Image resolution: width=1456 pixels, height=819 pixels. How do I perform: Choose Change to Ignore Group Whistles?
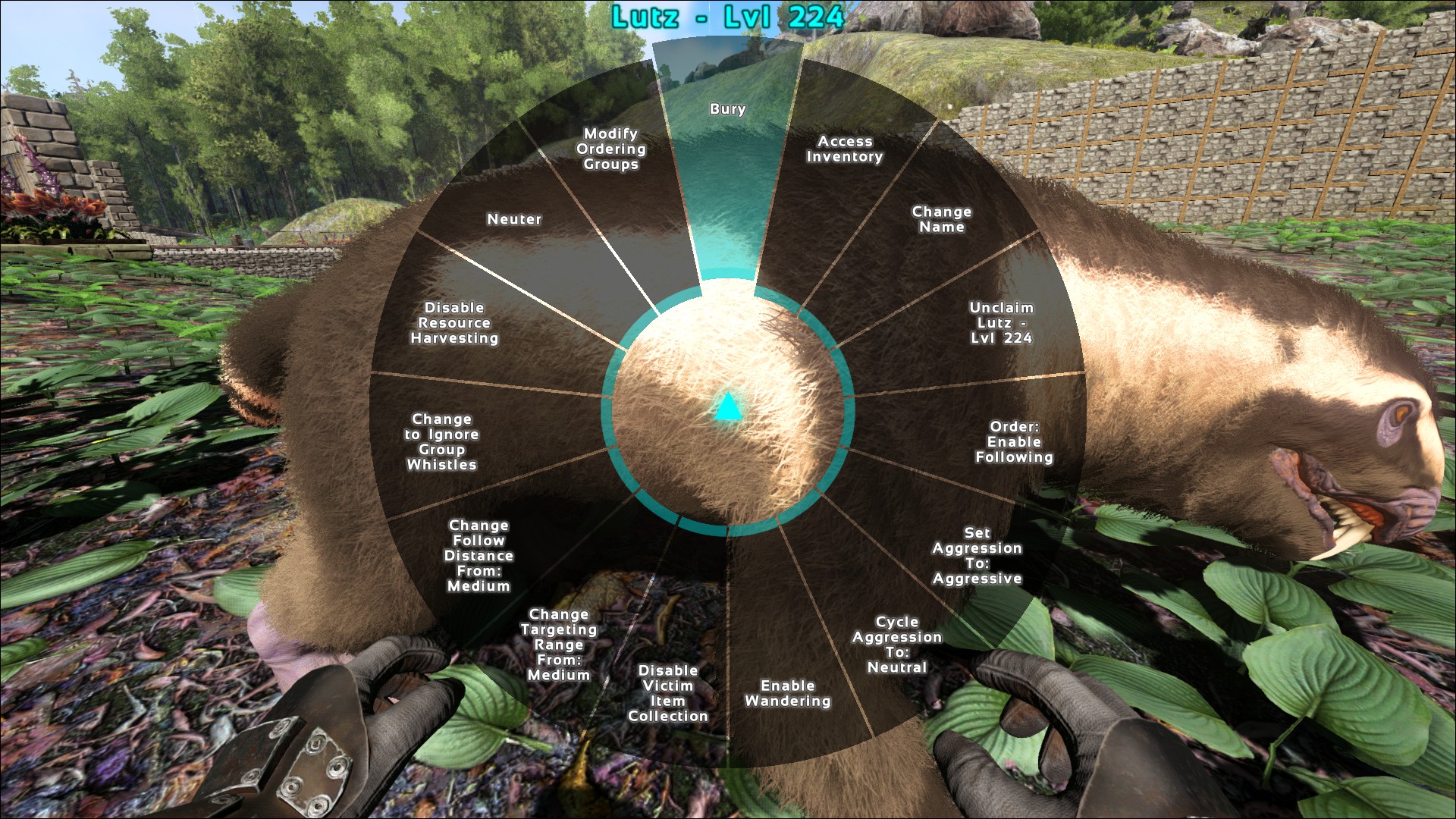[x=441, y=442]
